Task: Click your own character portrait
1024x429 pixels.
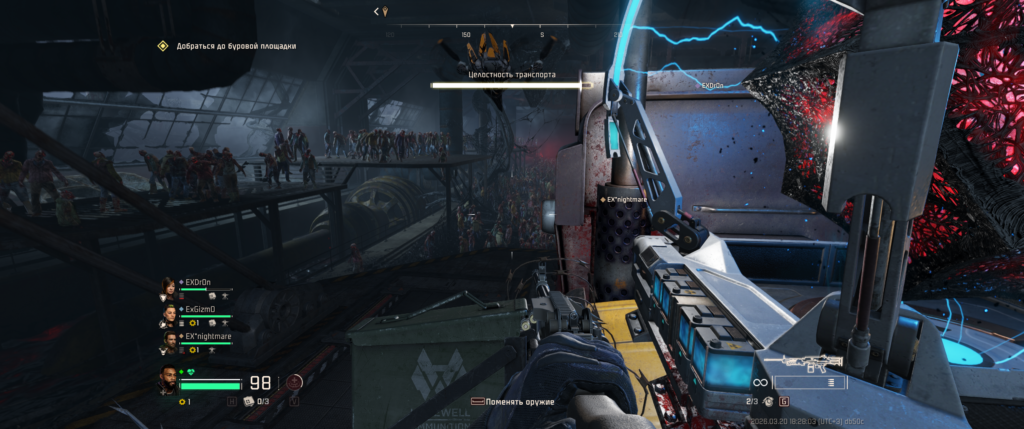Action: [167, 382]
